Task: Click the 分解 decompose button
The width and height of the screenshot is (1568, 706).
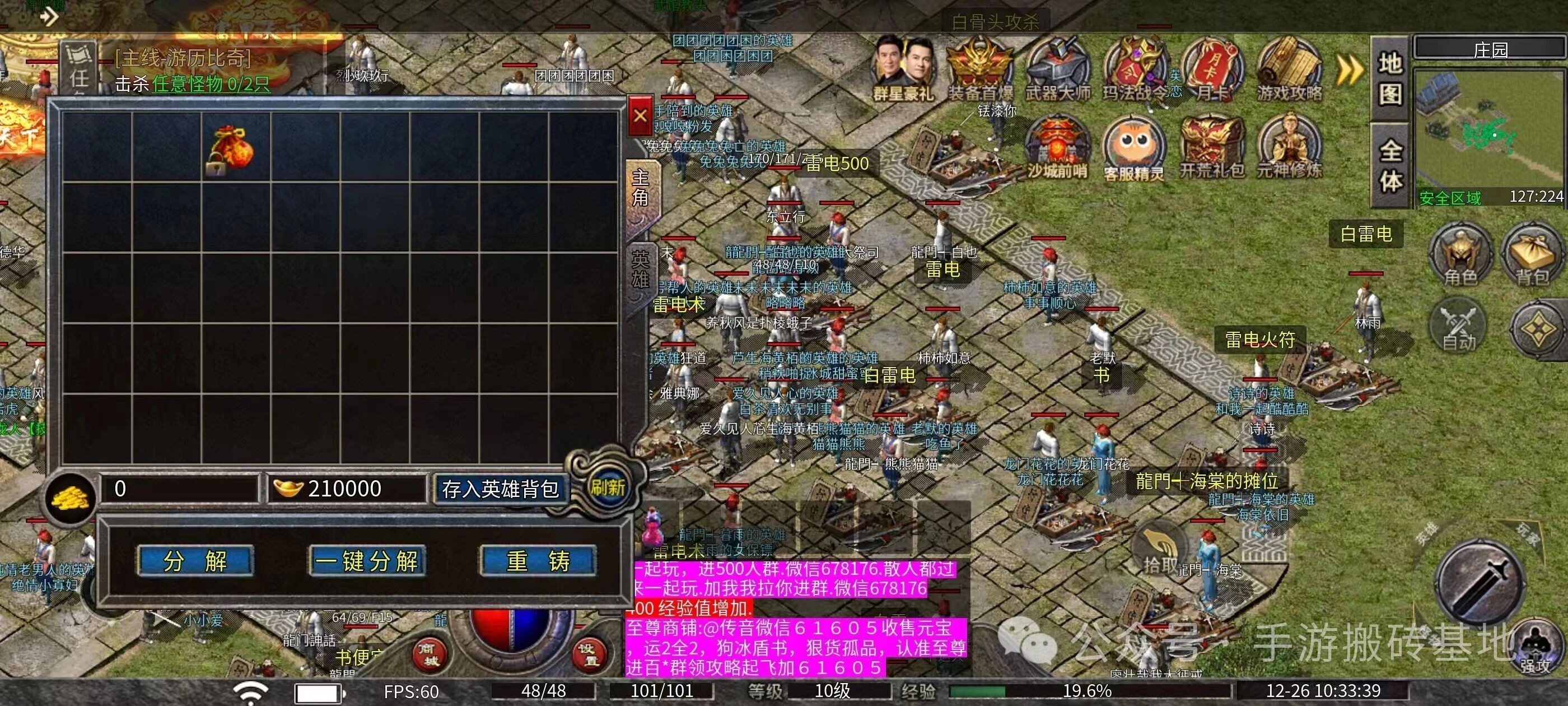Action: click(195, 561)
